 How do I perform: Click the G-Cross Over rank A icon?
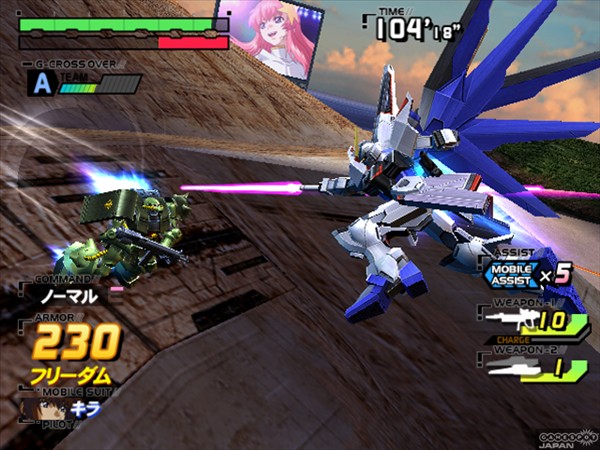pos(40,84)
